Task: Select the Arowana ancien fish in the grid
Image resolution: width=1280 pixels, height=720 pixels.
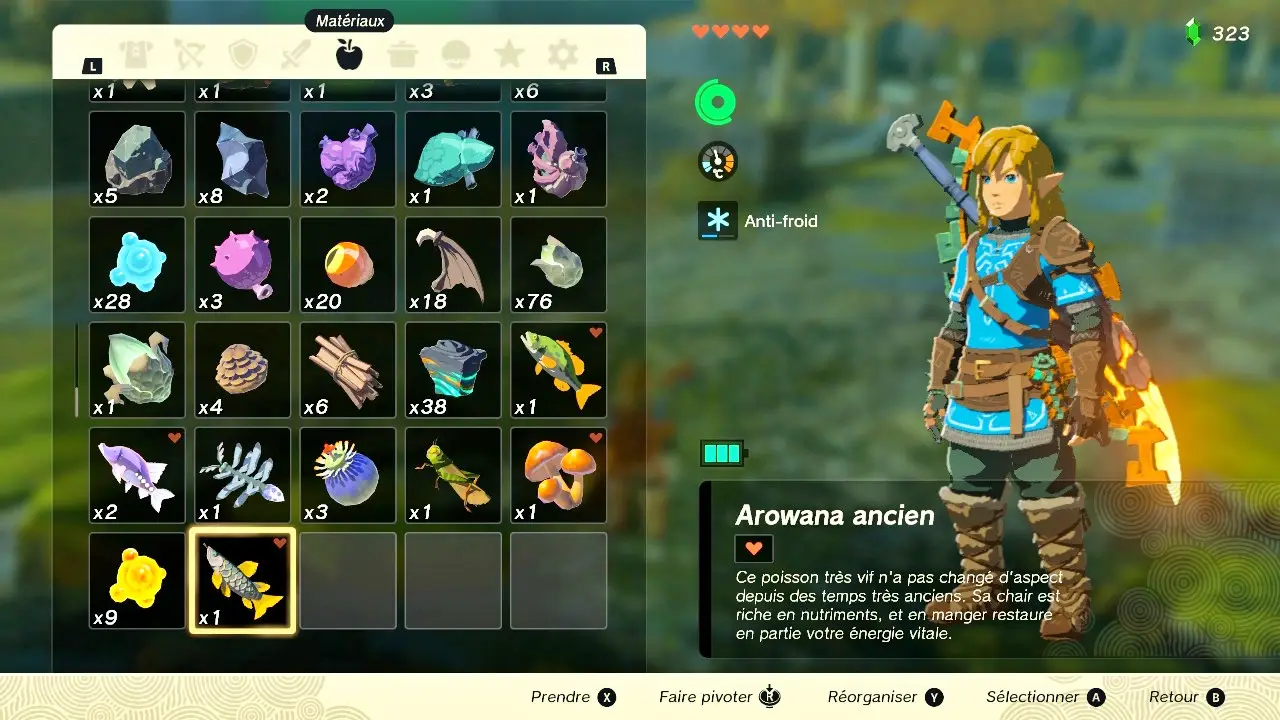Action: click(x=242, y=580)
